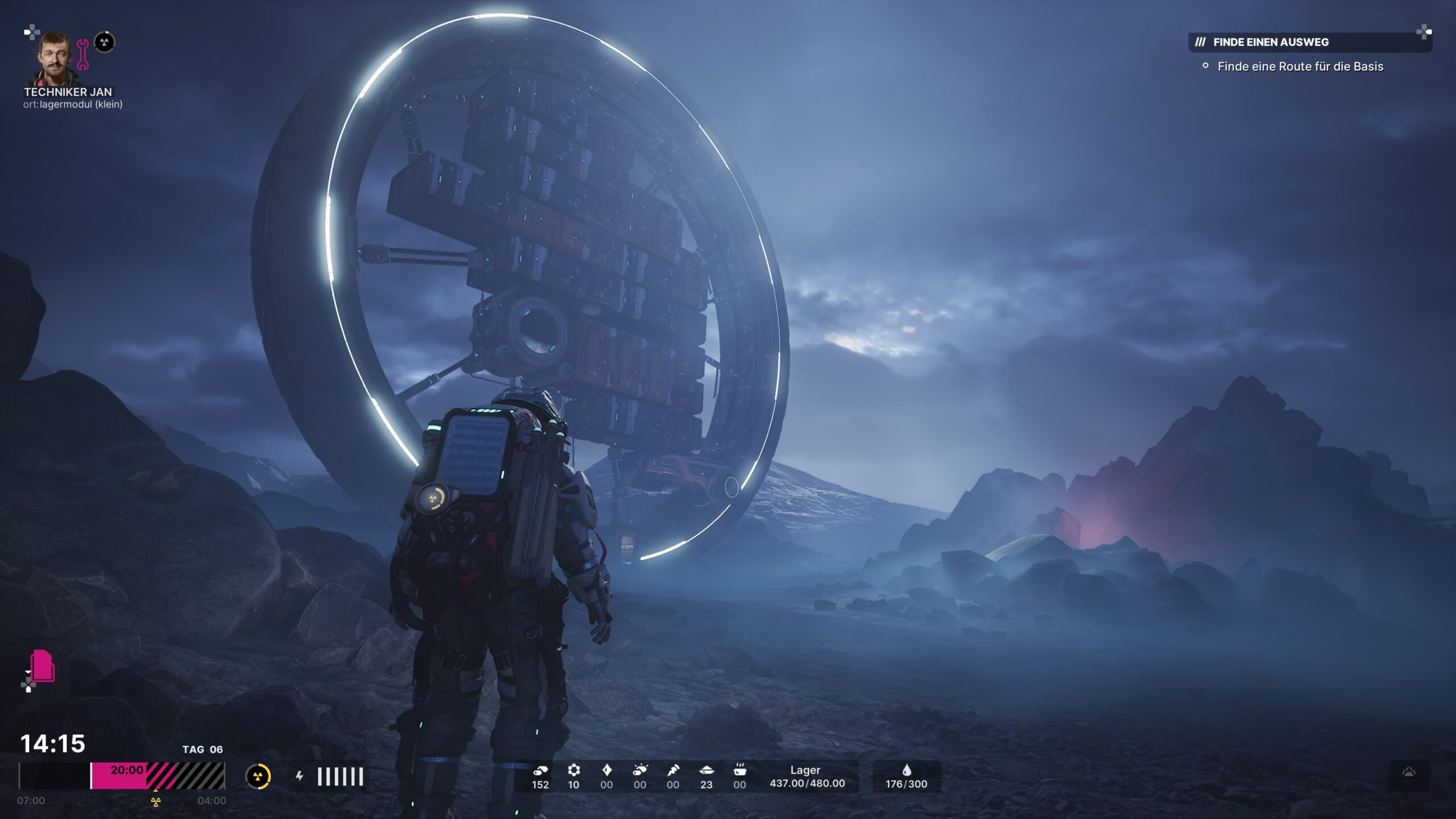This screenshot has height=819, width=1456.
Task: Click the yellow radiation gauge icon
Action: click(258, 776)
